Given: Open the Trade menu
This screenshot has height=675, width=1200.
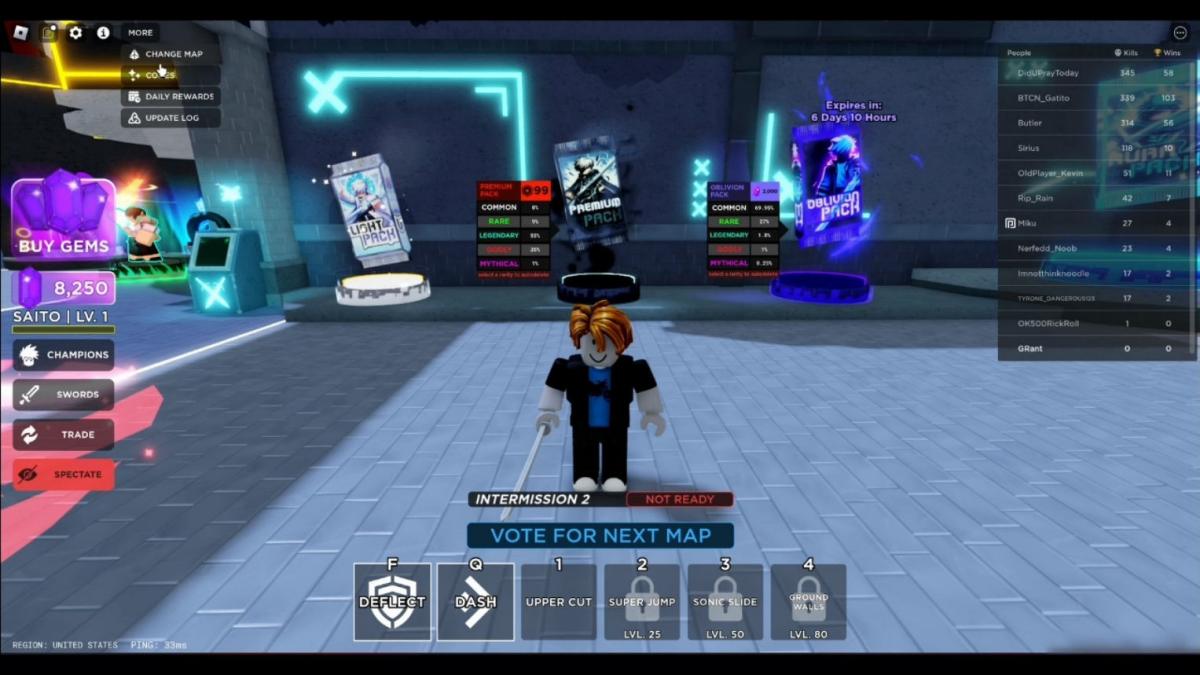Looking at the screenshot, I should pos(64,434).
